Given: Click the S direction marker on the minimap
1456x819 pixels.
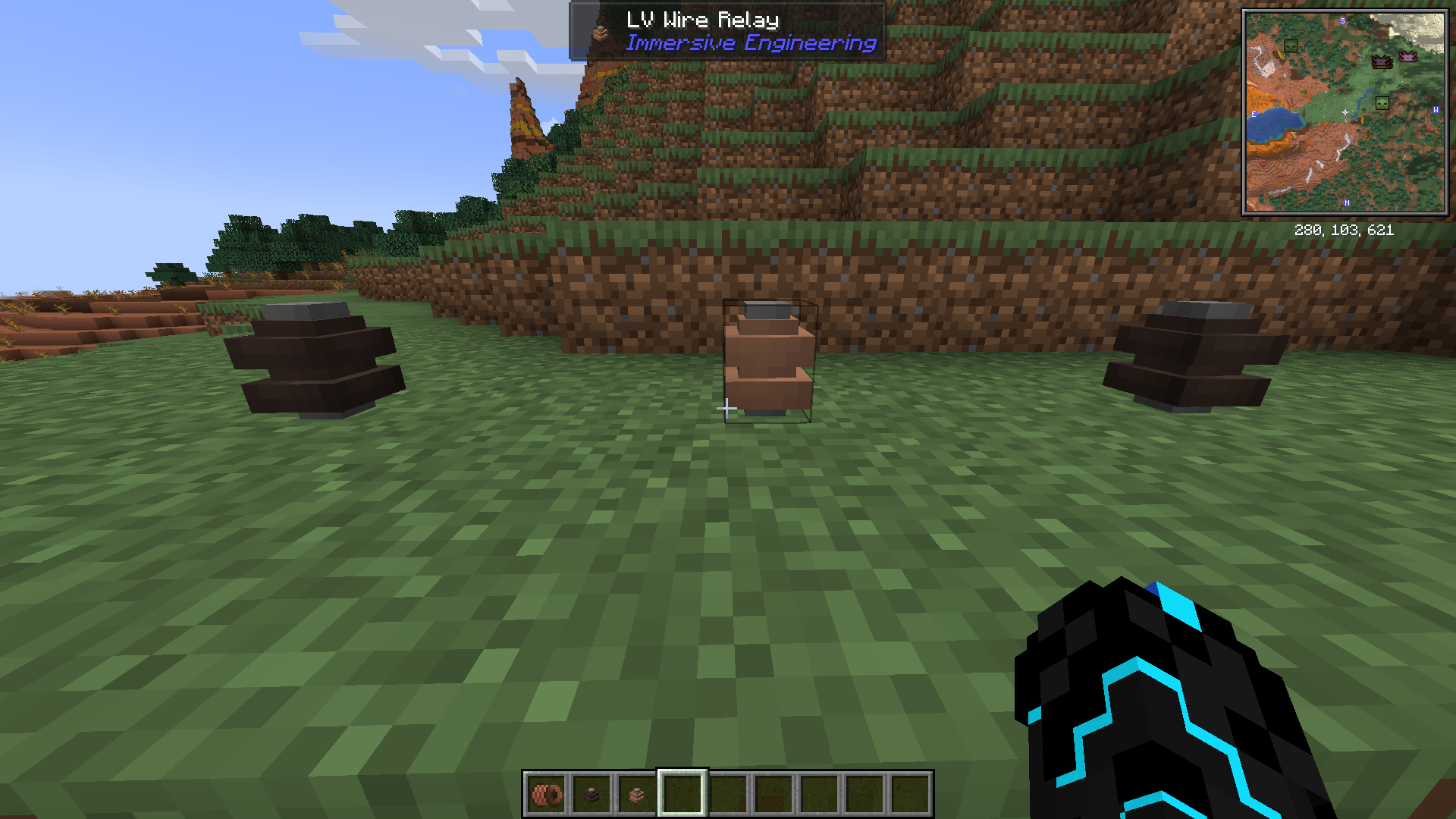Looking at the screenshot, I should [x=1342, y=20].
